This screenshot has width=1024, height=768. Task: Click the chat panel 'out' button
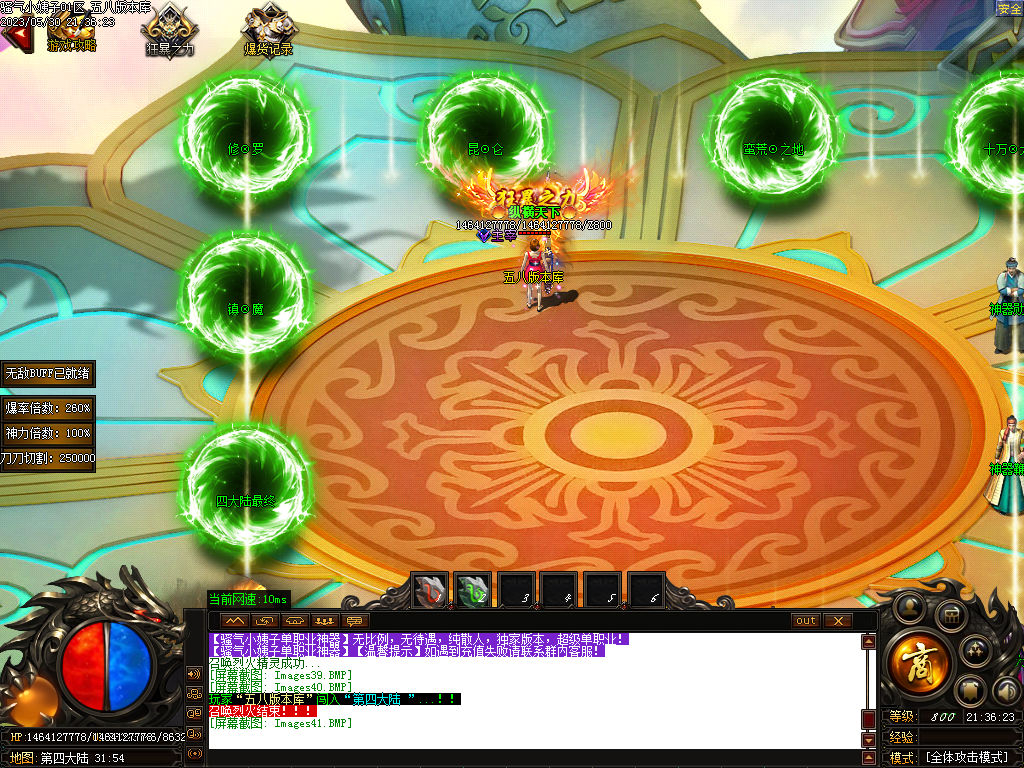(806, 621)
